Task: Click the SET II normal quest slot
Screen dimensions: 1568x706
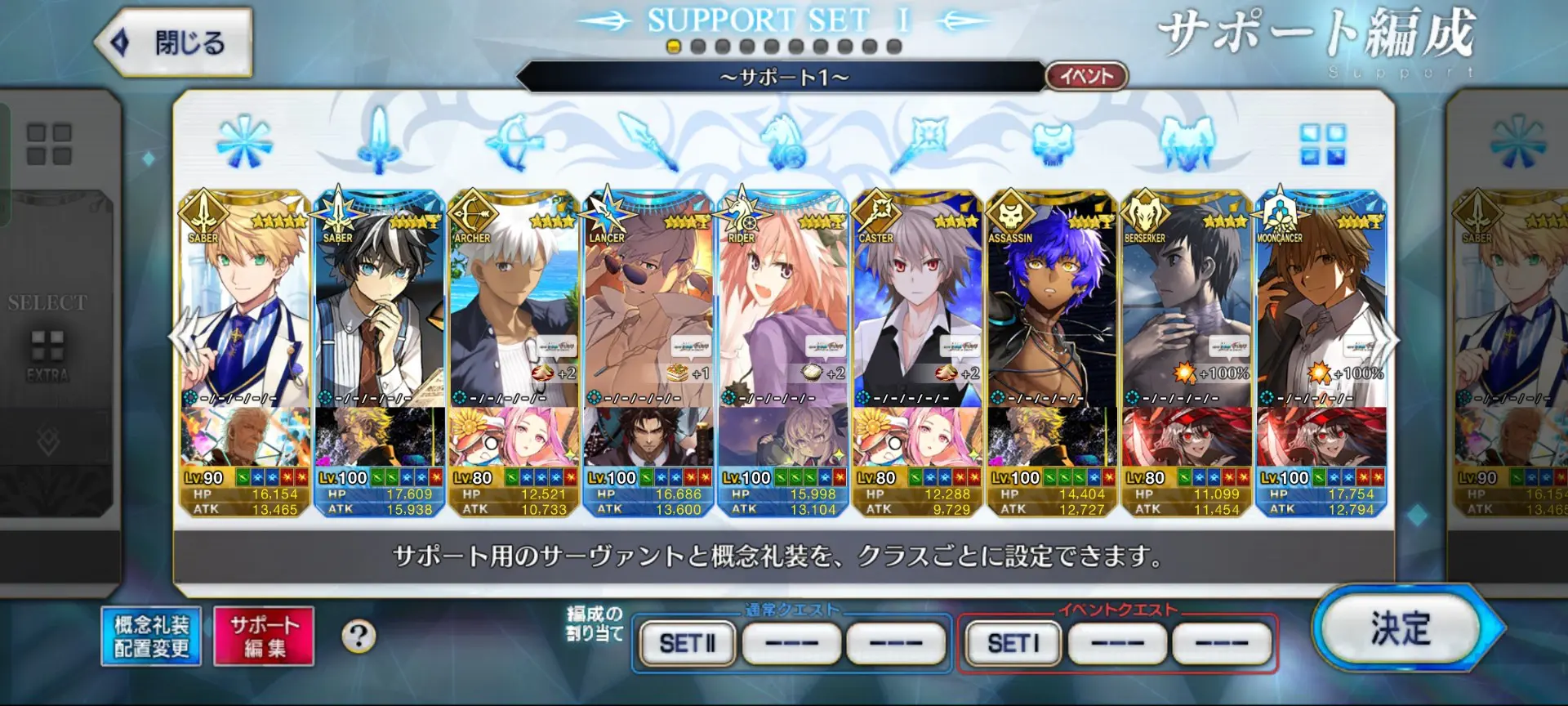Action: tap(688, 644)
